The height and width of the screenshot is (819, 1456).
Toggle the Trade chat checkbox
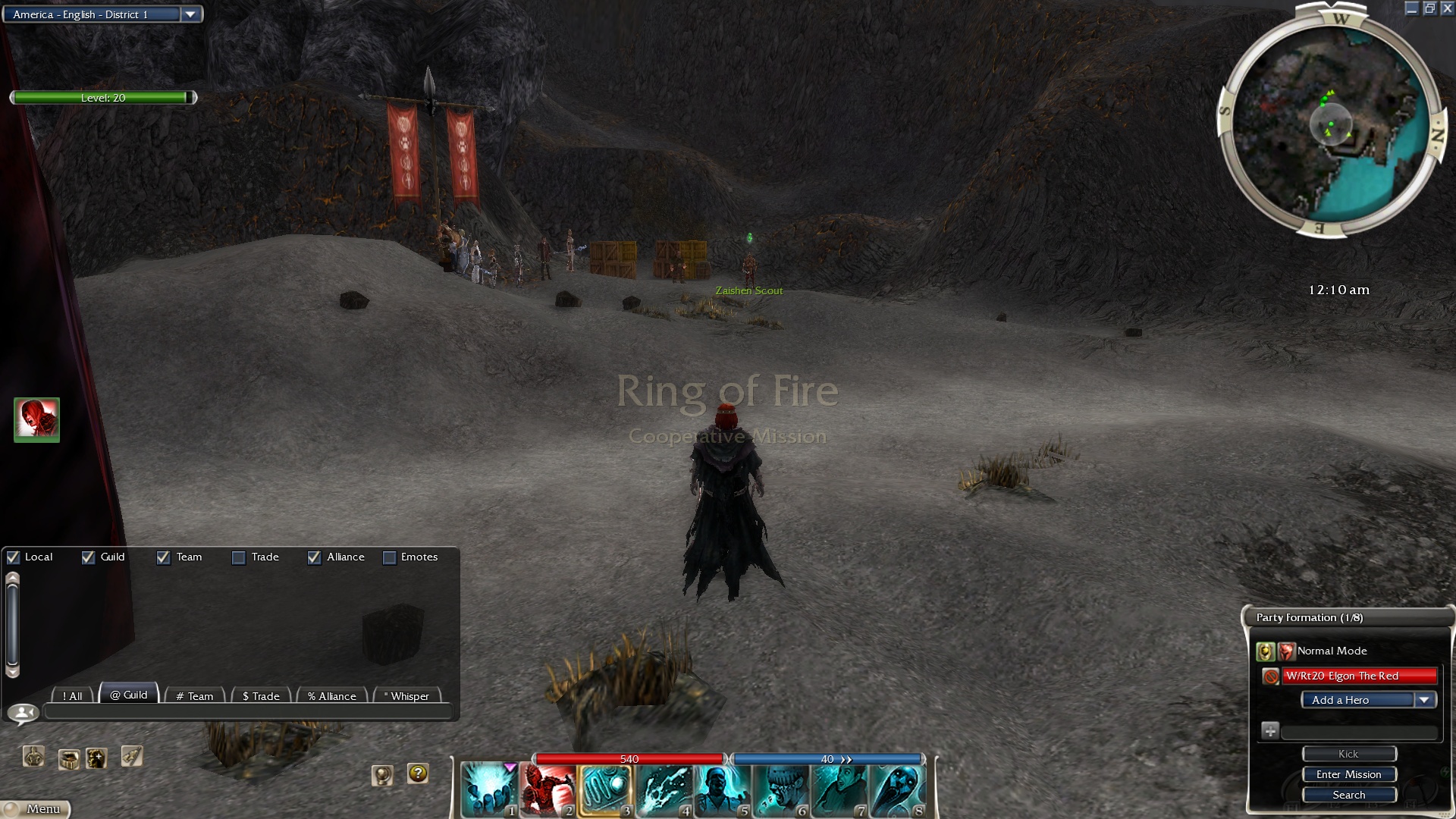click(x=239, y=557)
